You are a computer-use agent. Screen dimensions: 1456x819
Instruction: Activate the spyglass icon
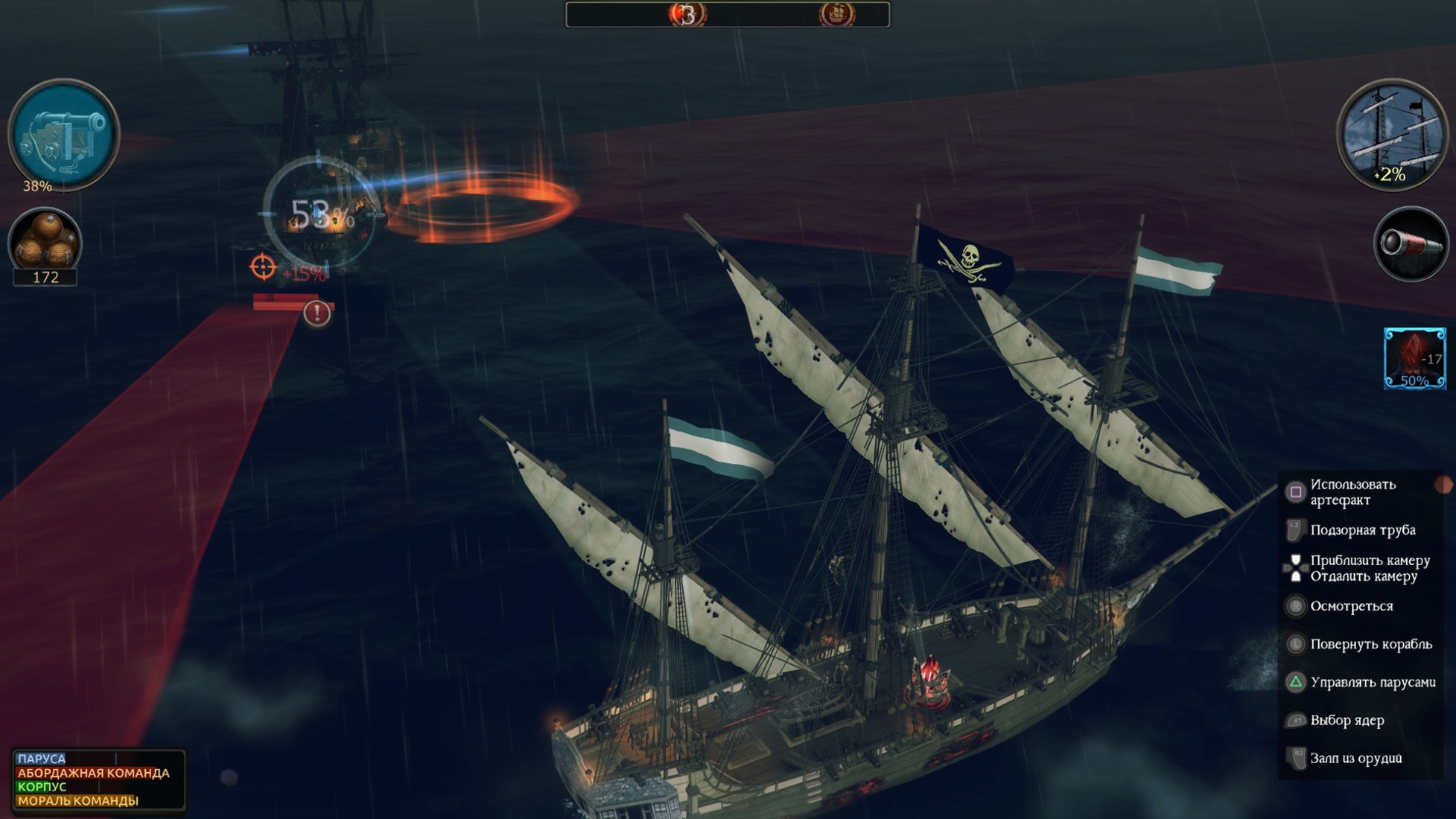pyautogui.click(x=1410, y=244)
